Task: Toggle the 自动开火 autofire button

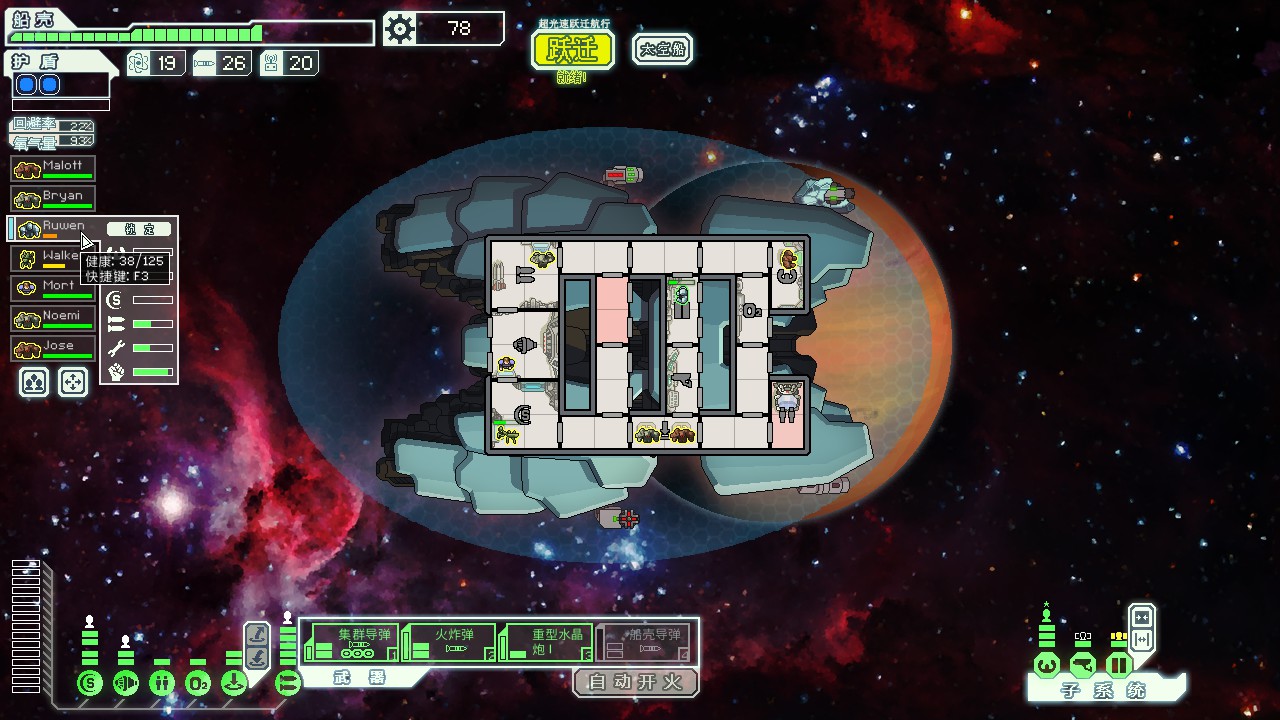Action: click(635, 683)
